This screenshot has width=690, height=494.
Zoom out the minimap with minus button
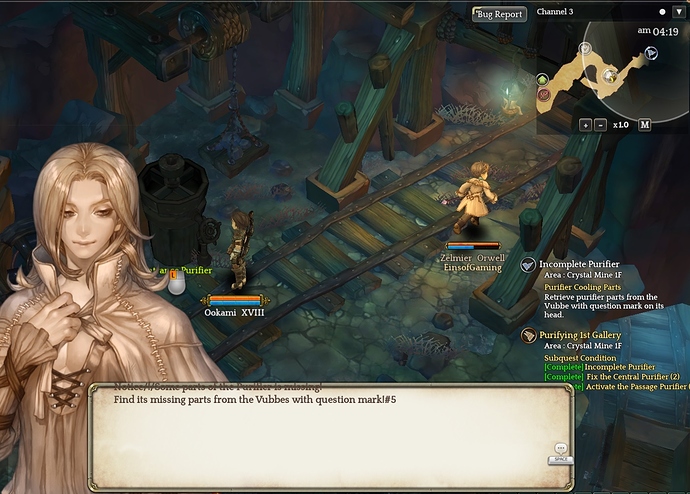600,125
